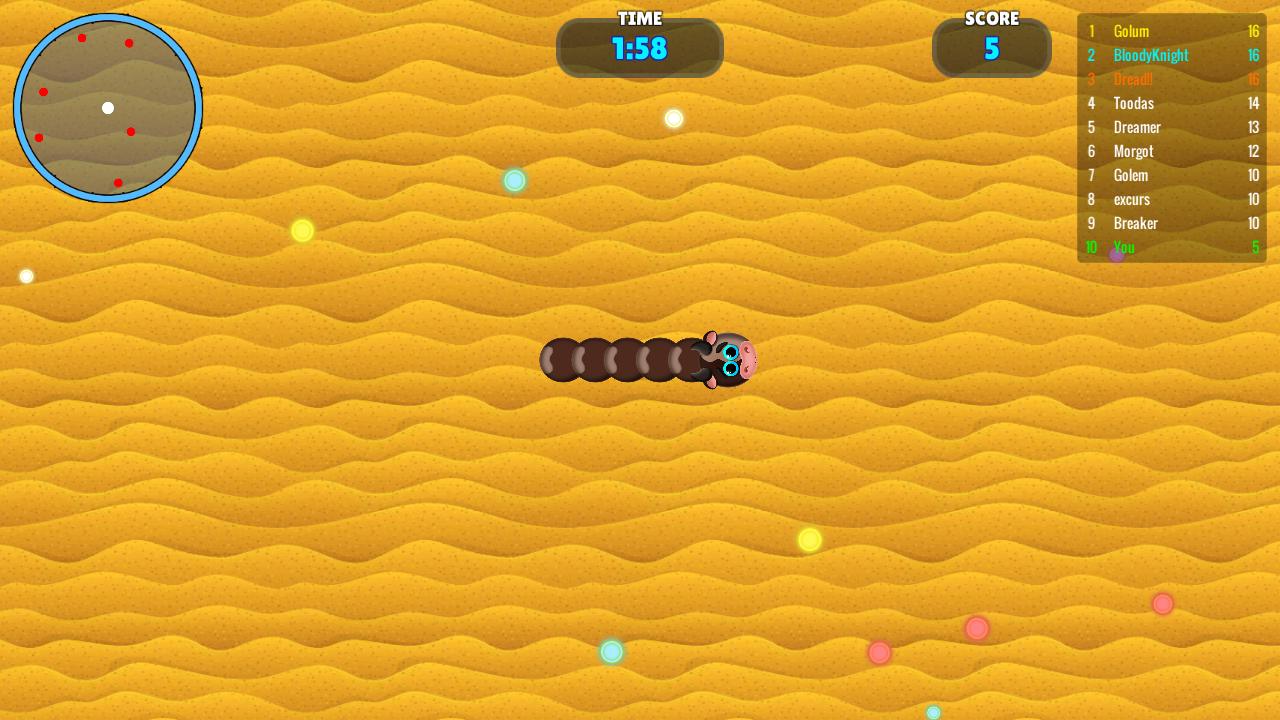Click the yellow orb below the worm
1280x720 pixels.
point(809,540)
